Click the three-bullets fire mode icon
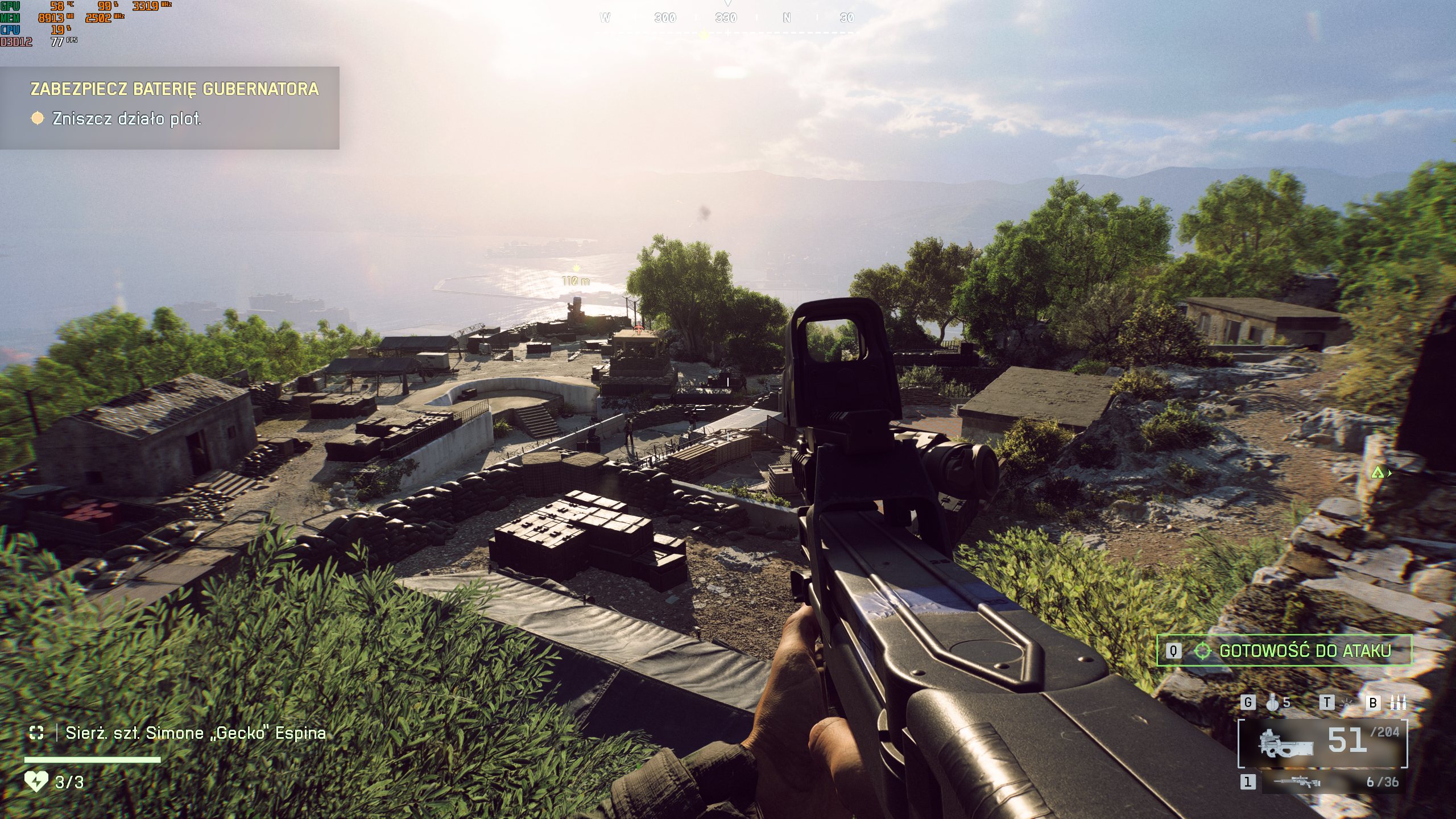 tap(1398, 703)
